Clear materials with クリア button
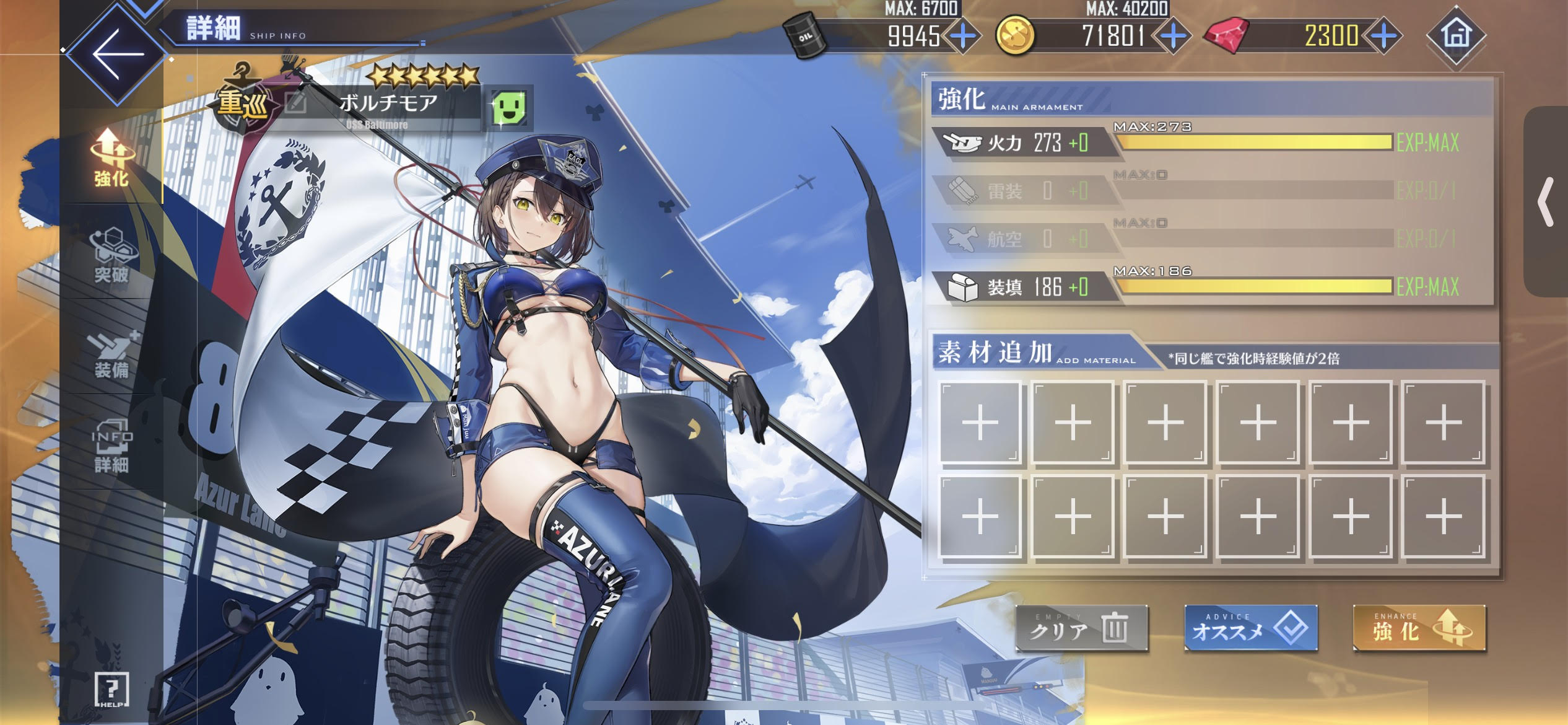Screen dimensions: 1568x725 pyautogui.click(x=1081, y=629)
